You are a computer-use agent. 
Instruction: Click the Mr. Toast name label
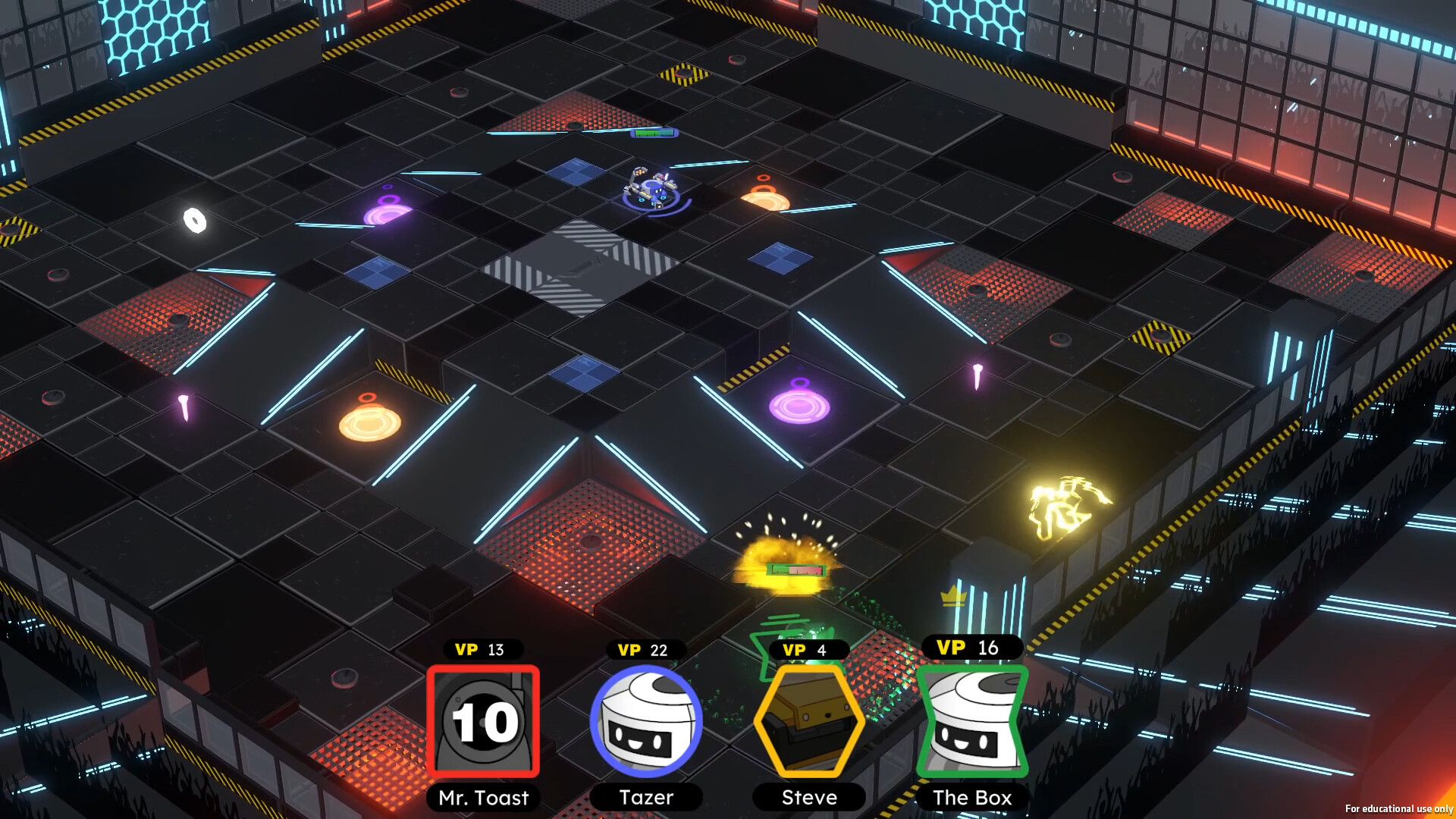[483, 798]
